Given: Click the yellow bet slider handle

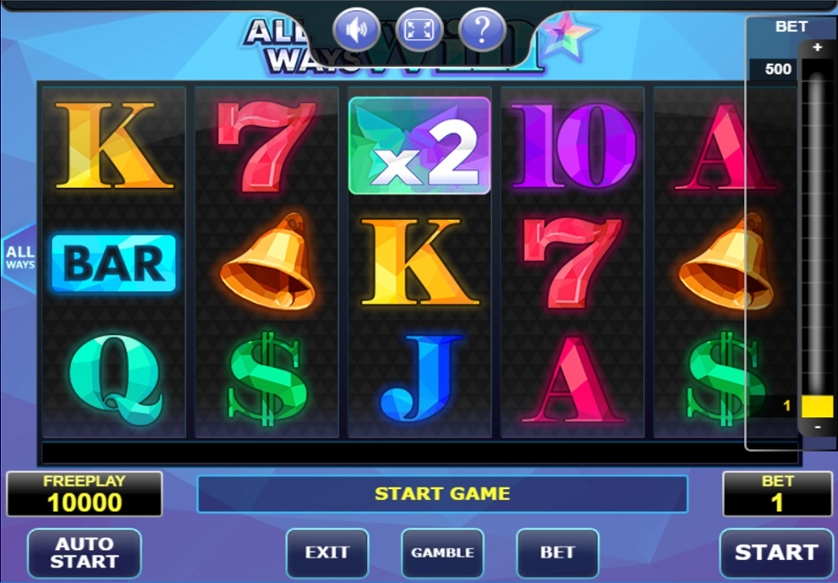Looking at the screenshot, I should point(817,406).
